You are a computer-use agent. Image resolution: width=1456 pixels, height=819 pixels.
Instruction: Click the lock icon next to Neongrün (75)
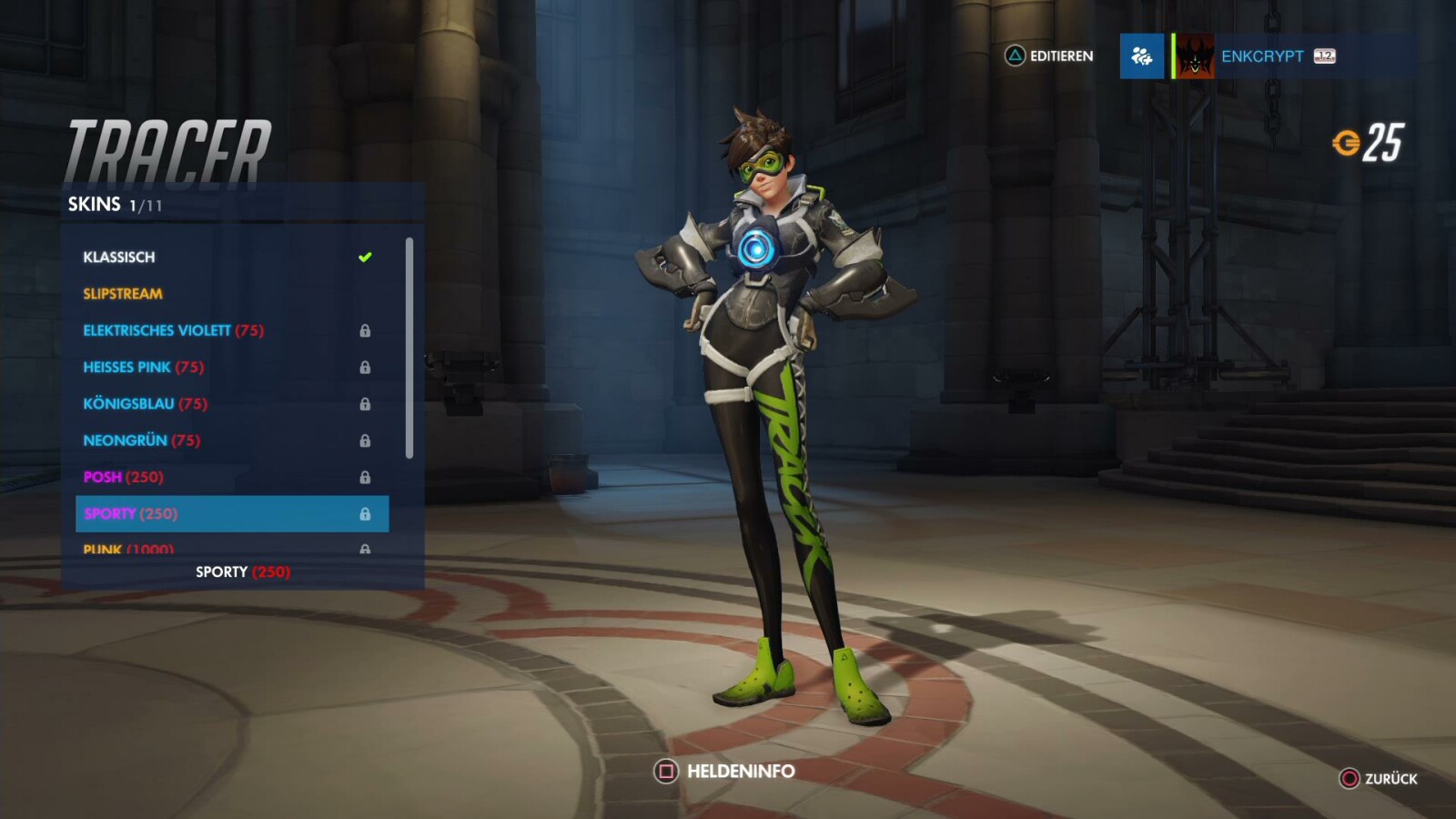[x=367, y=440]
